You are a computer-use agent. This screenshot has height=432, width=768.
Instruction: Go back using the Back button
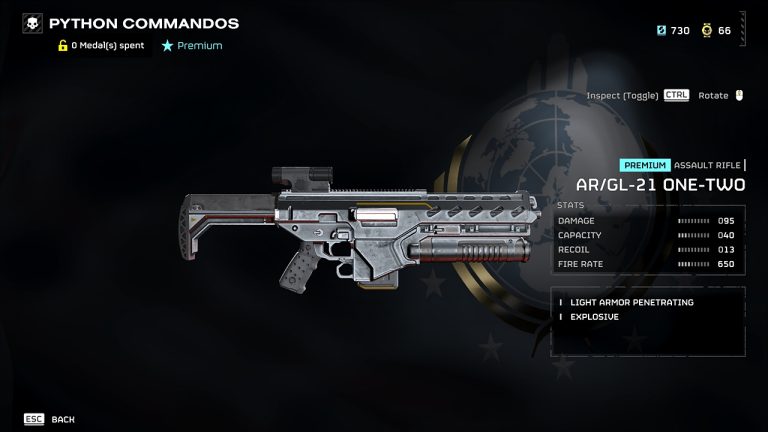click(x=50, y=419)
